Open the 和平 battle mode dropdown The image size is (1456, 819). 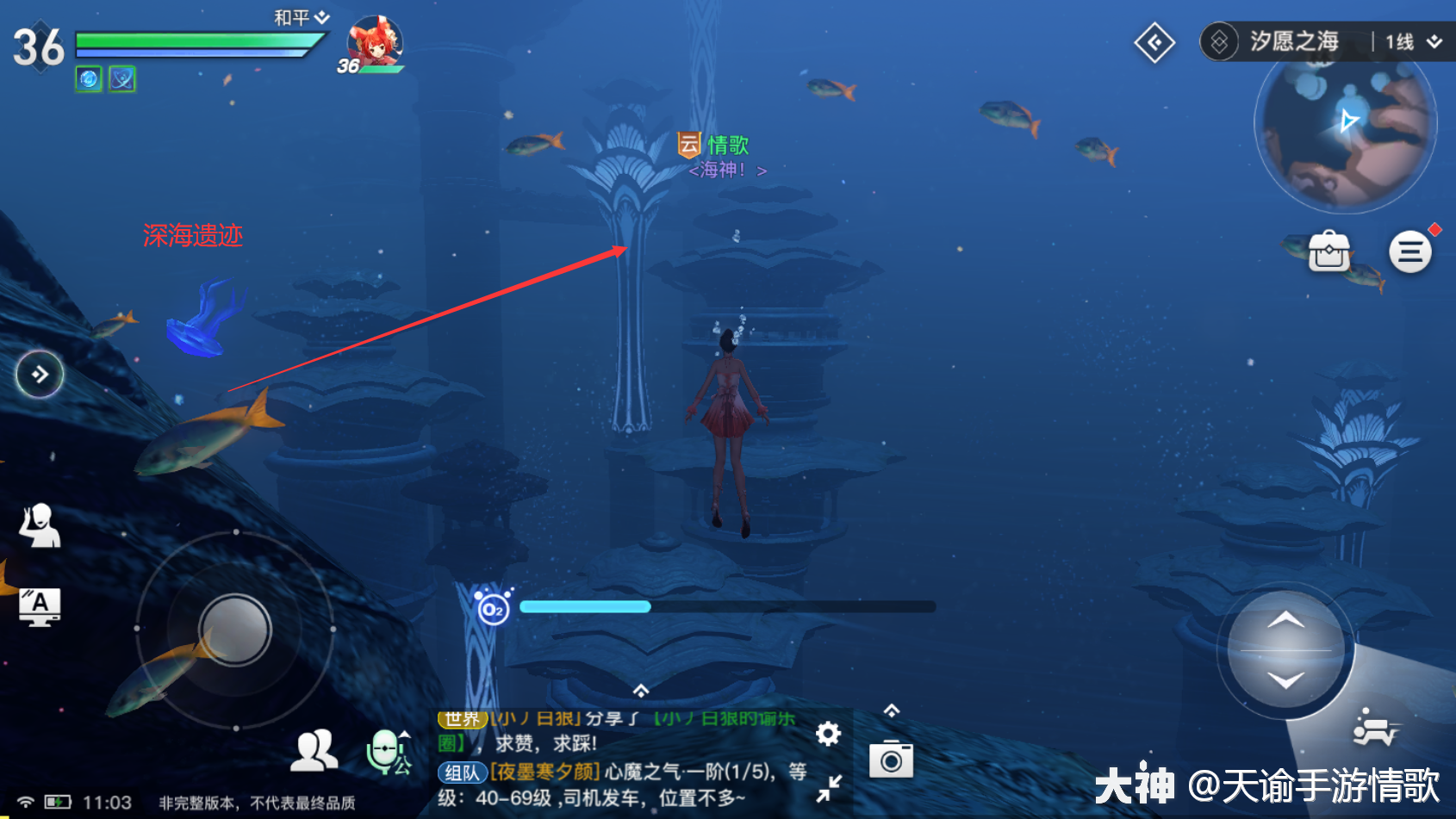point(296,16)
